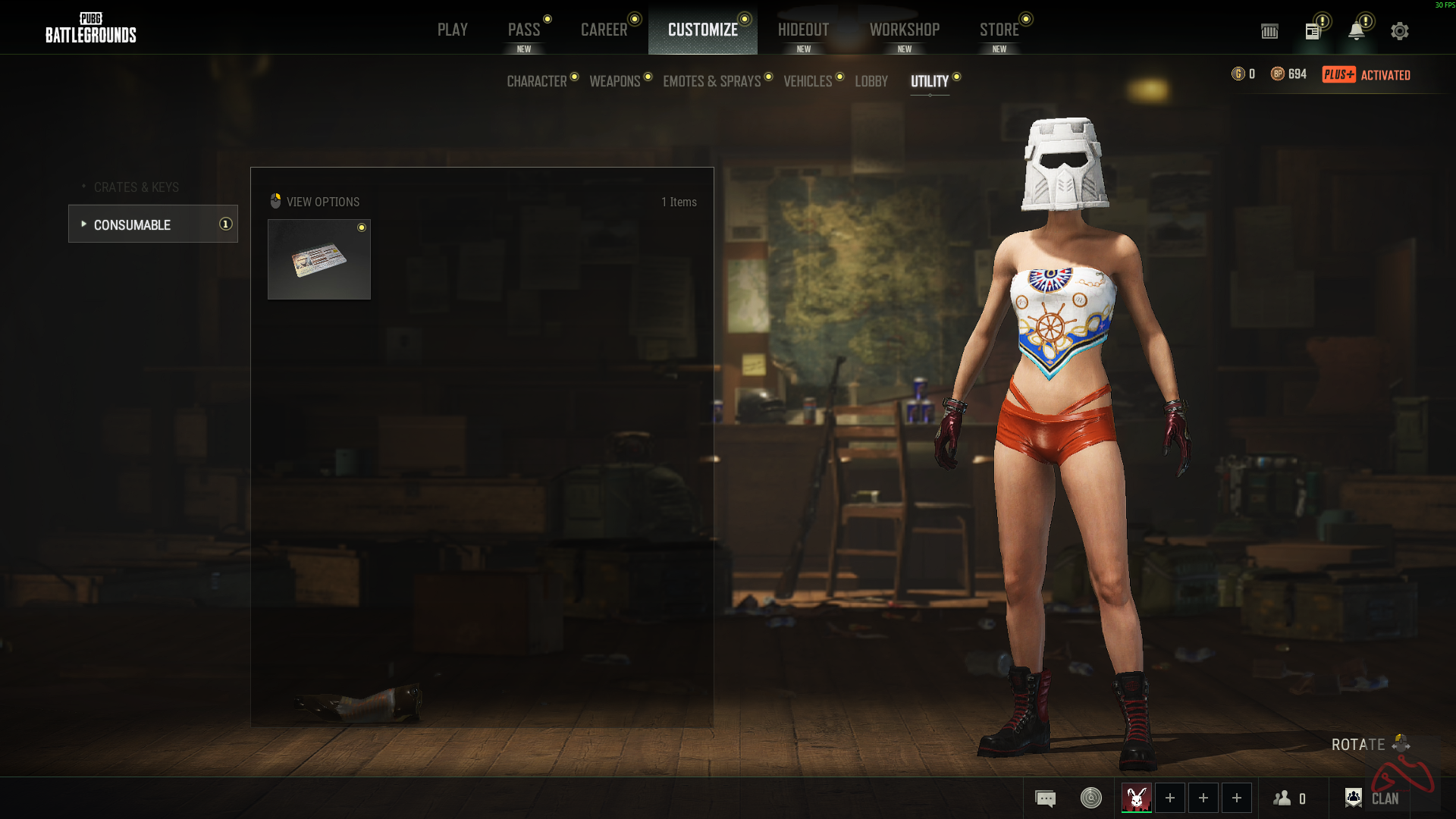Image resolution: width=1456 pixels, height=819 pixels.
Task: Check the notifications bell
Action: click(1356, 31)
